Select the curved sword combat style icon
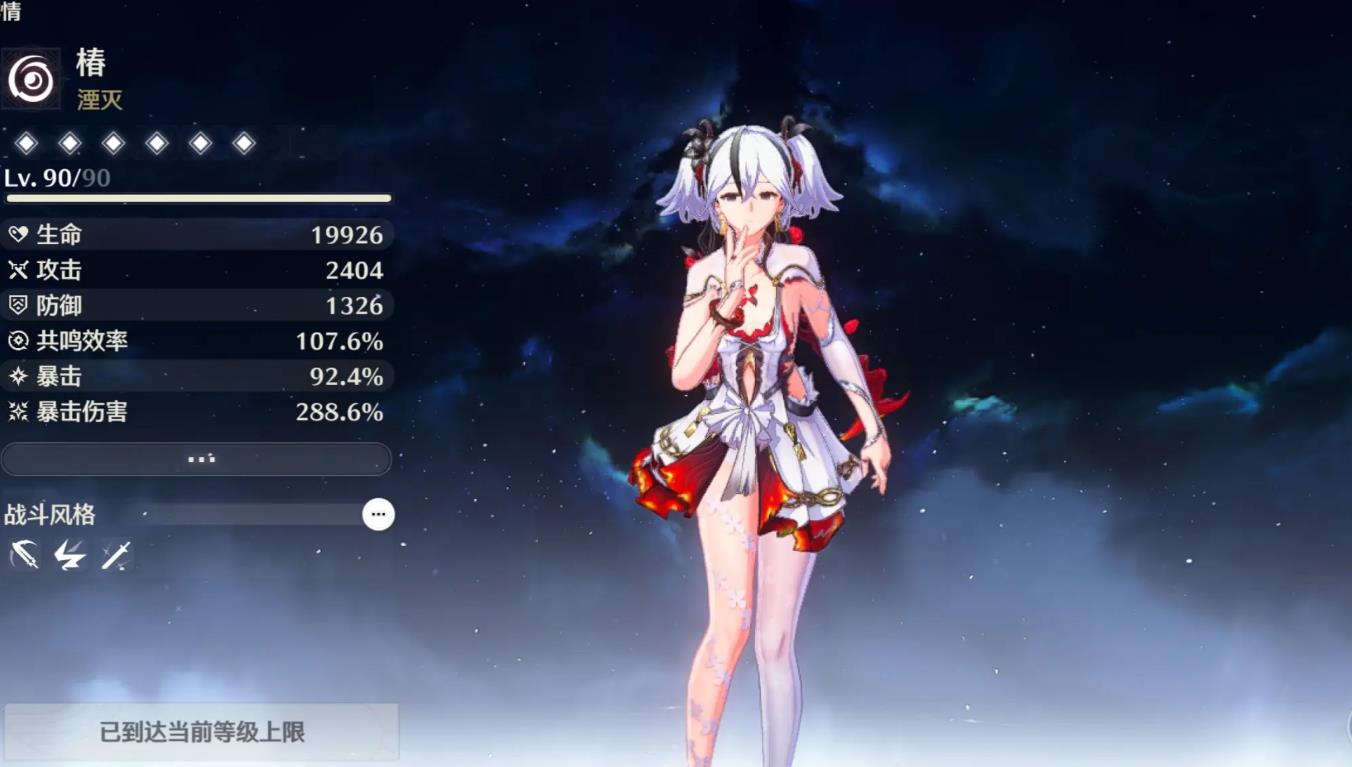 click(x=22, y=555)
